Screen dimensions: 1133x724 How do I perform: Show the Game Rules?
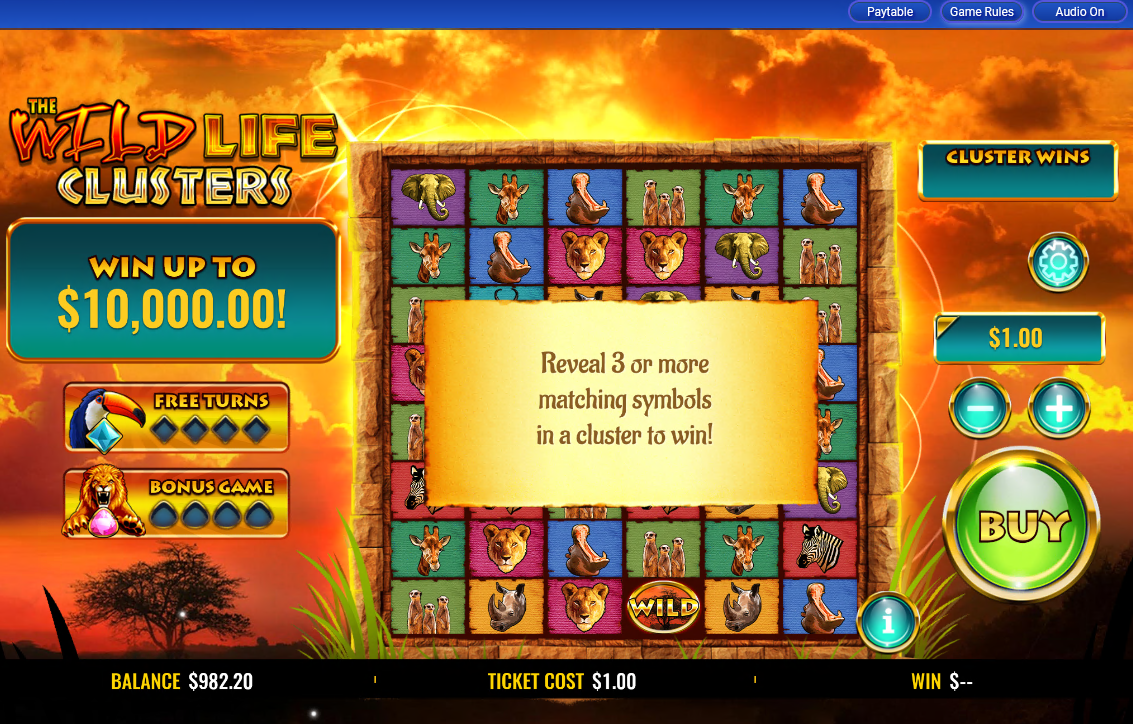click(x=981, y=12)
